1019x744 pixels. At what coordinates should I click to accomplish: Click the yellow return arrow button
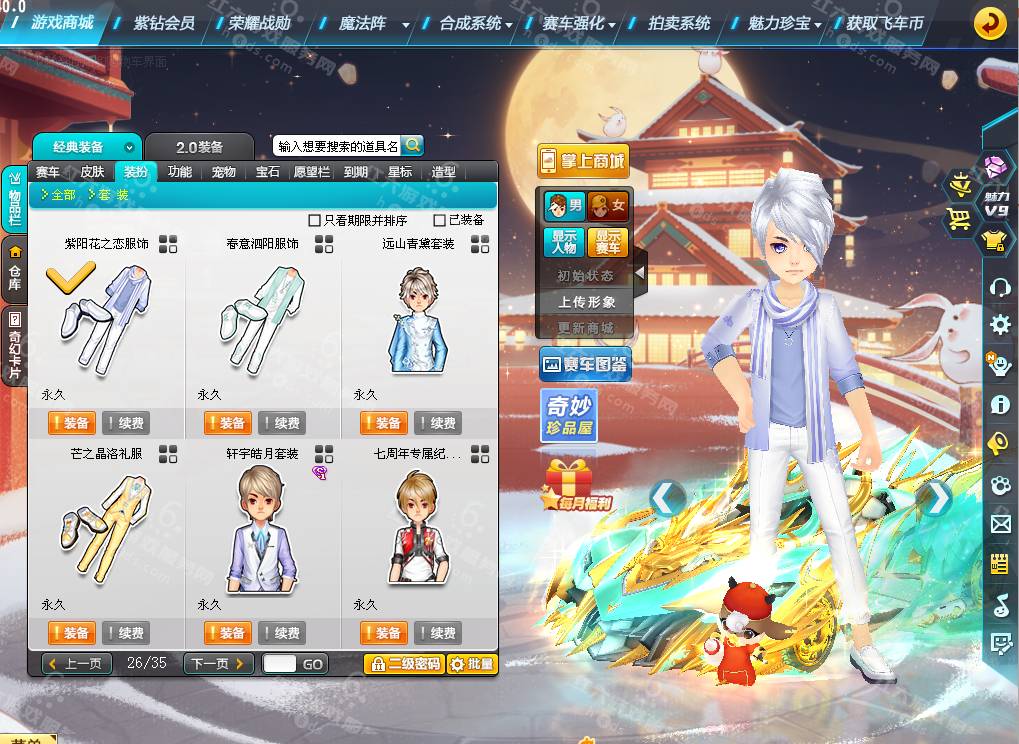(990, 22)
